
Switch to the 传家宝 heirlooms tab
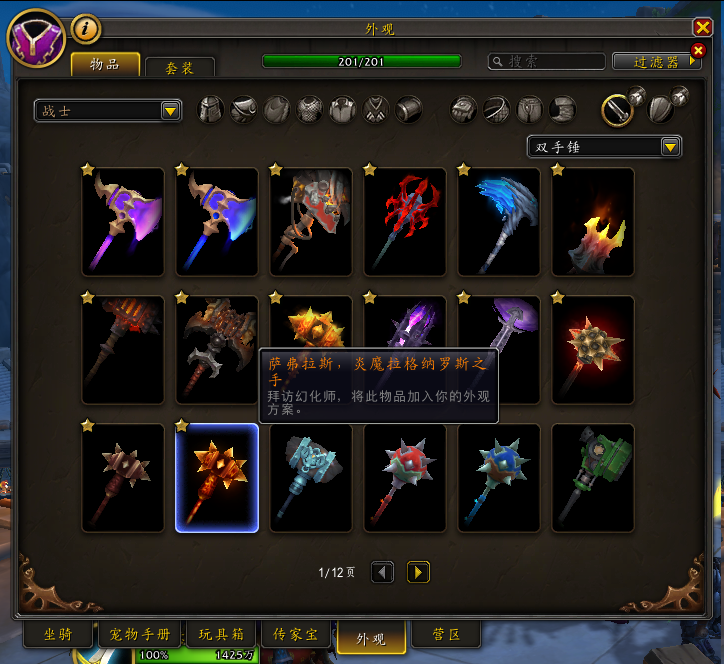point(297,634)
